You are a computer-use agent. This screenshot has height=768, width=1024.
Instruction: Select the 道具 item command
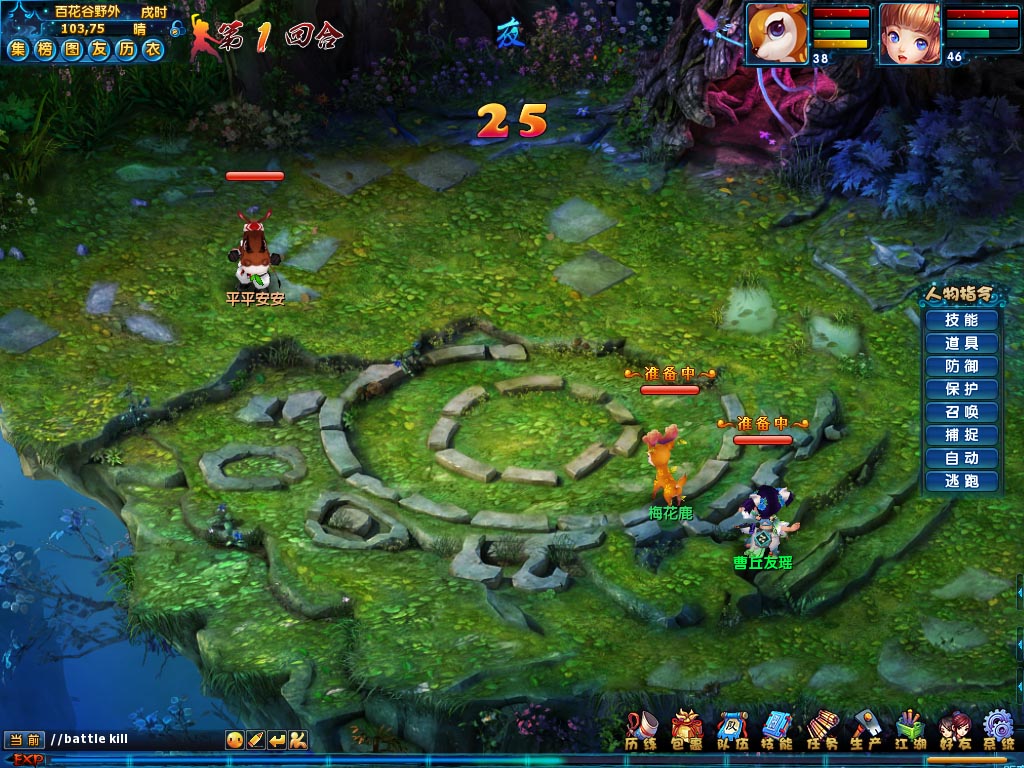(961, 343)
